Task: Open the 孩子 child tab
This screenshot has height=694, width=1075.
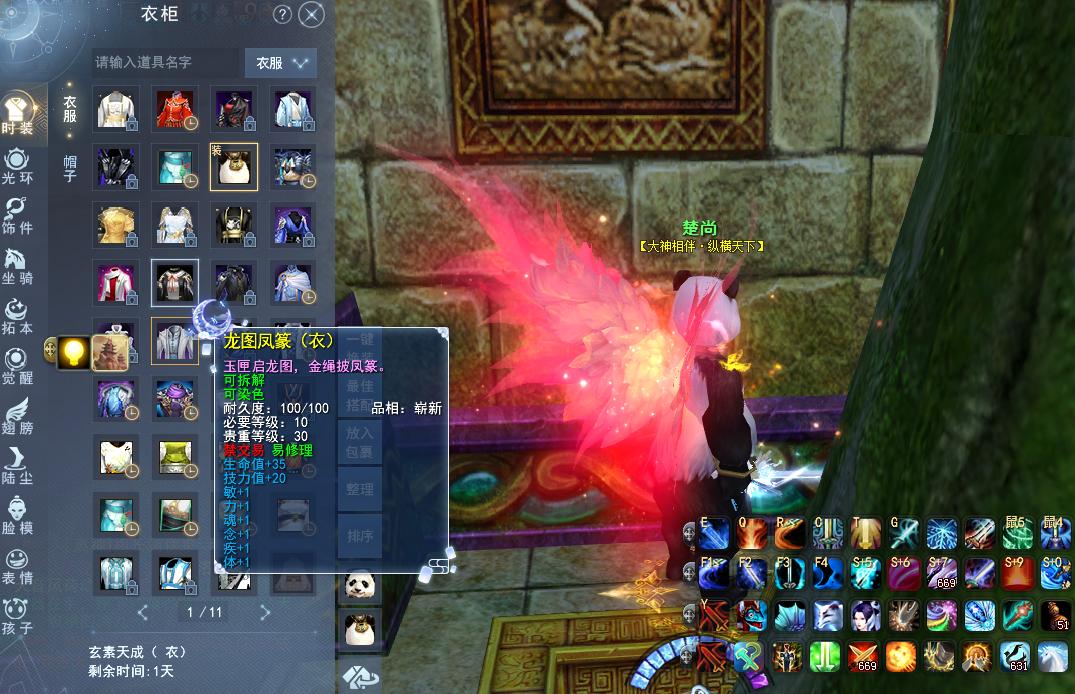Action: coord(17,617)
